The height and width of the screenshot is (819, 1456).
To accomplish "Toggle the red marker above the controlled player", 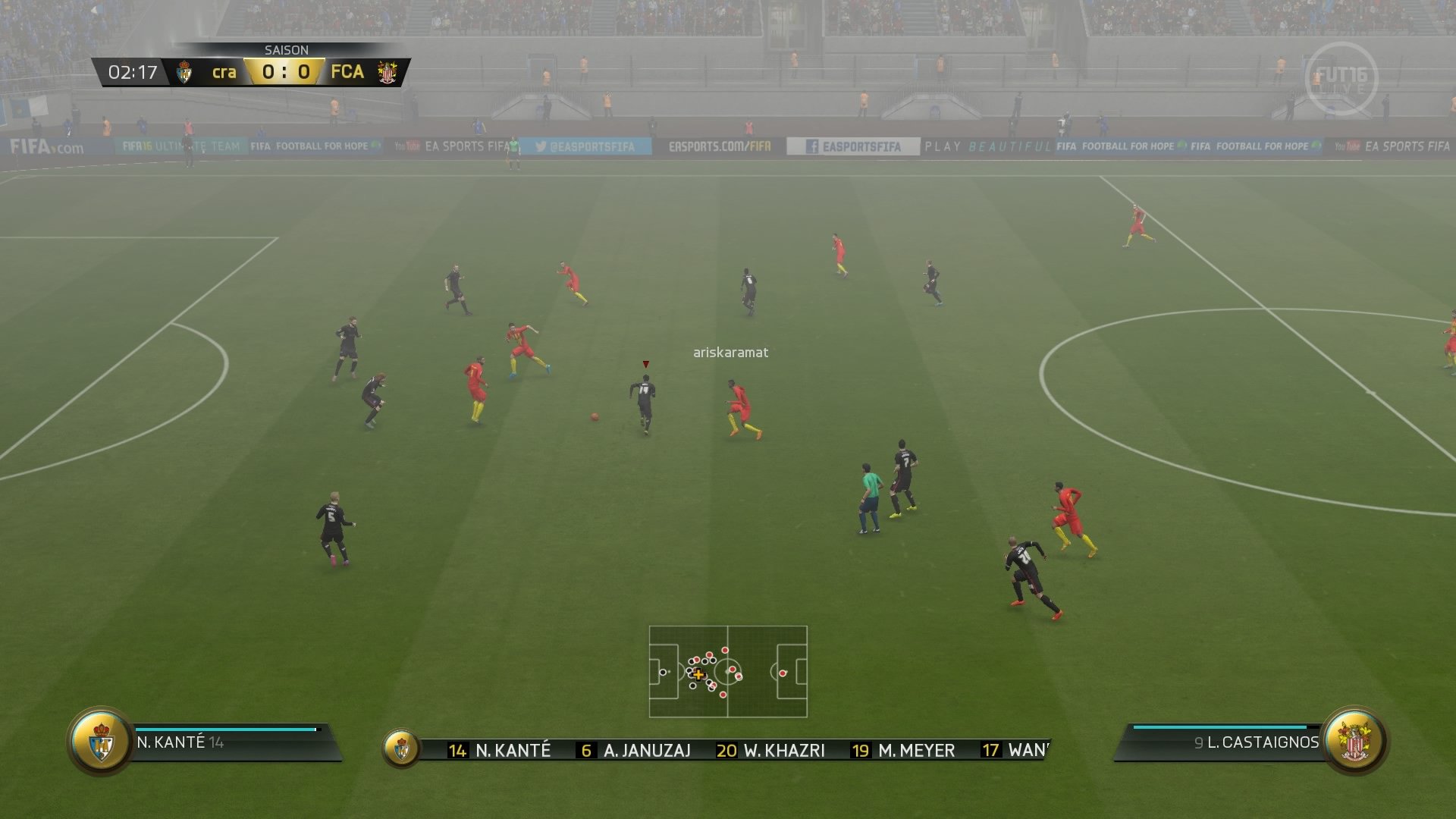I will pyautogui.click(x=646, y=363).
